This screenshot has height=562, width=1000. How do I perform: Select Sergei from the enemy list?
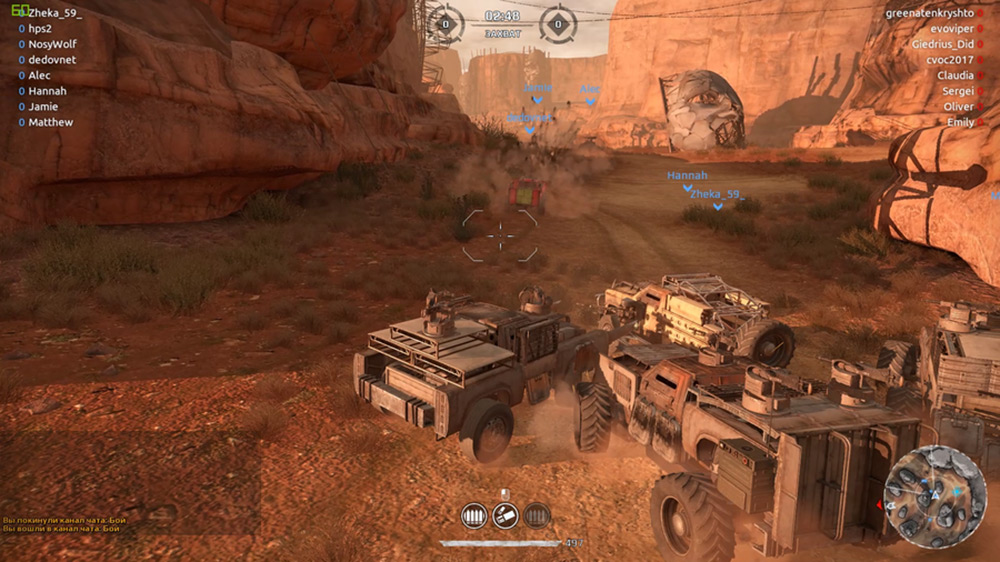[958, 91]
